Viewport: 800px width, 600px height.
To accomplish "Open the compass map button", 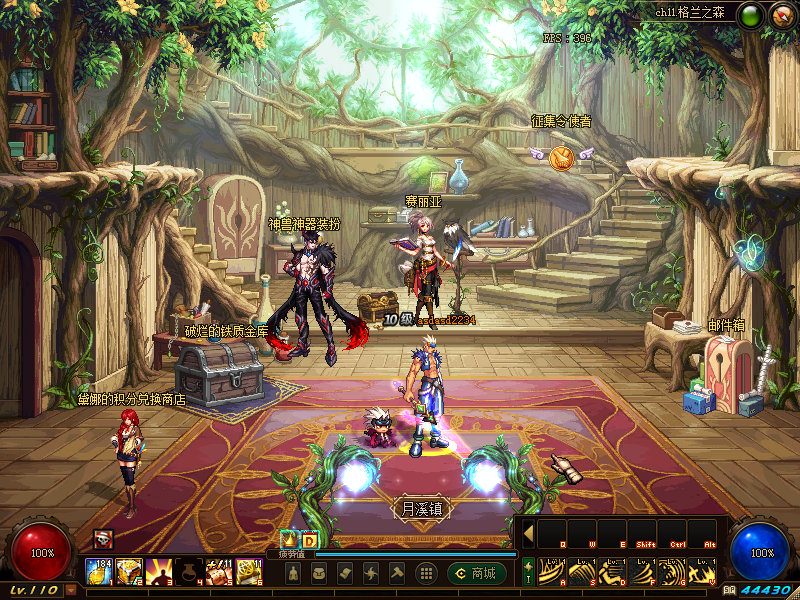I will click(x=781, y=15).
